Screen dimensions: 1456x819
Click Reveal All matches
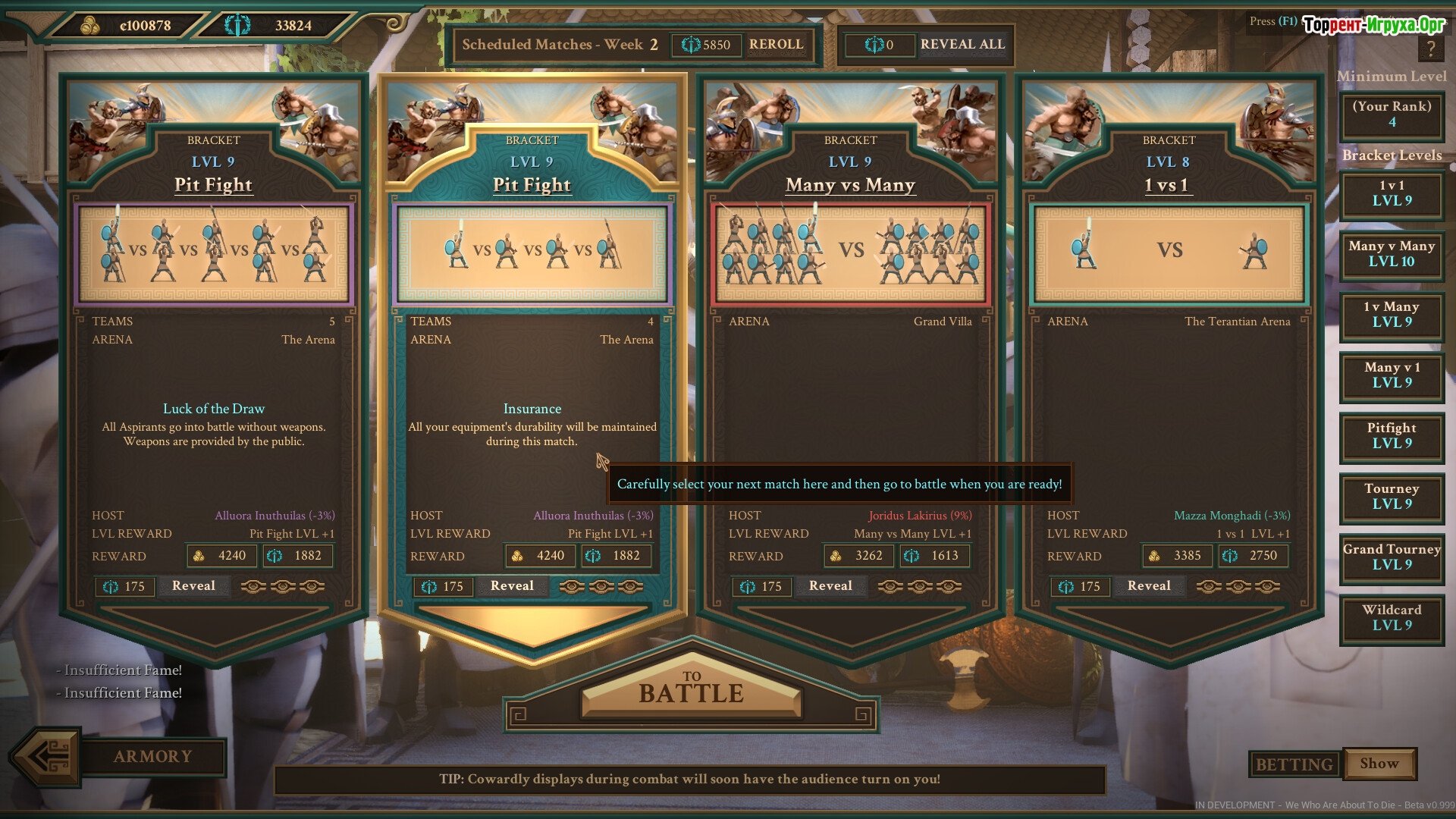tap(962, 45)
